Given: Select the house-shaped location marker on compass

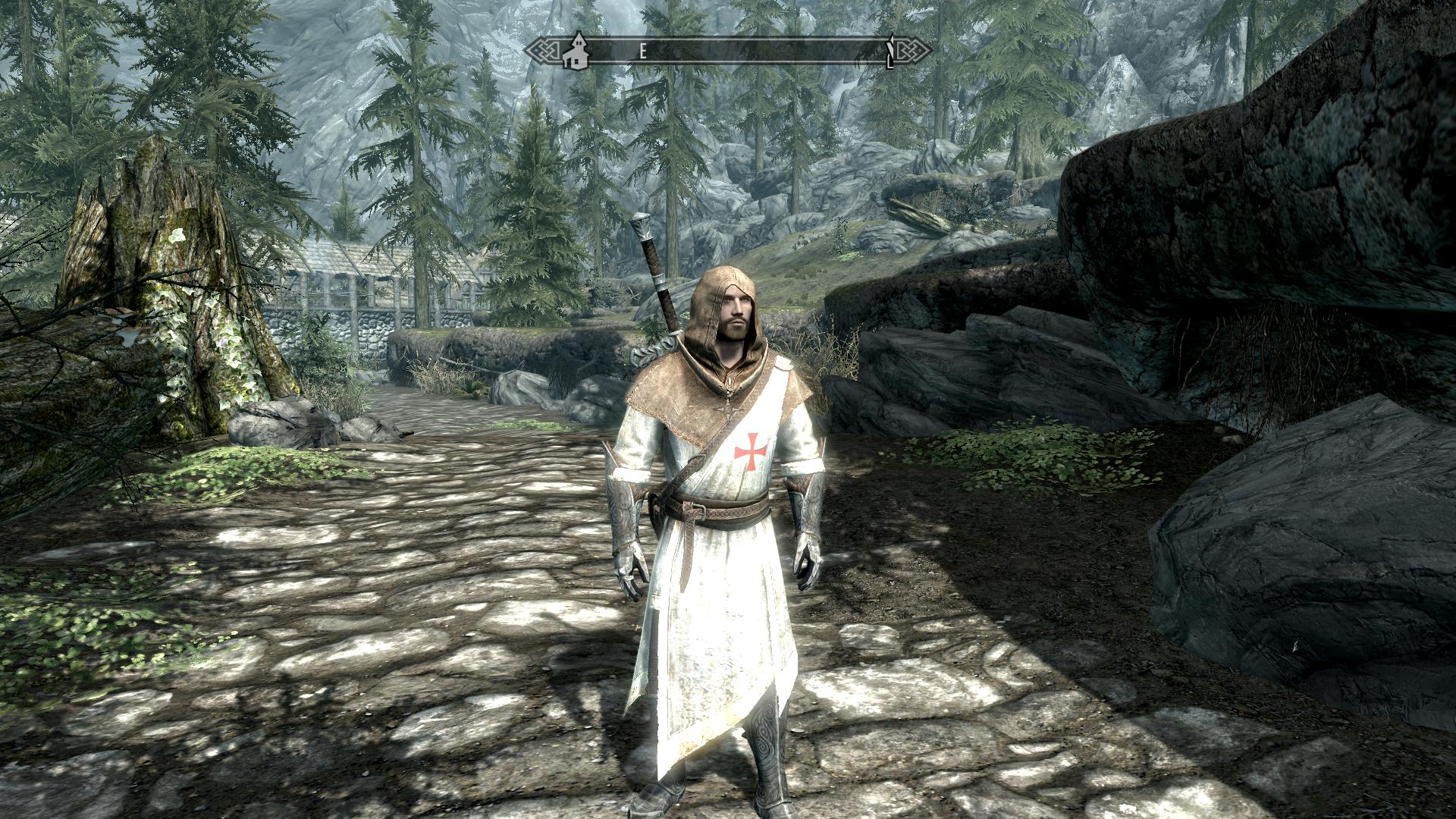Looking at the screenshot, I should (576, 50).
